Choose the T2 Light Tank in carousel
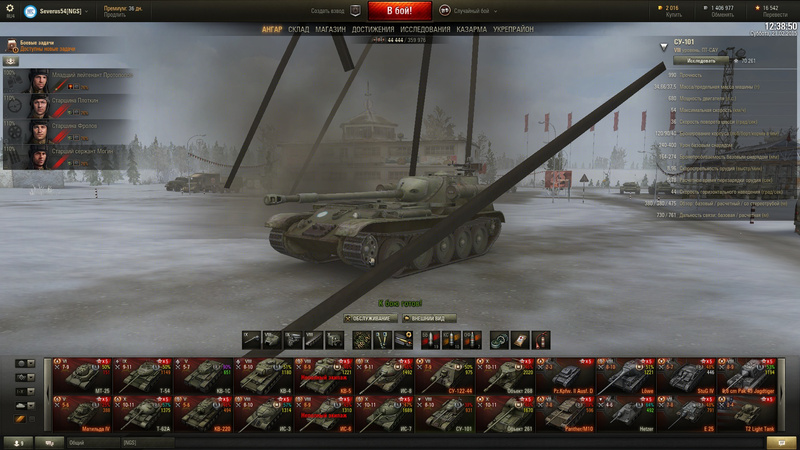800x450 pixels. point(755,412)
